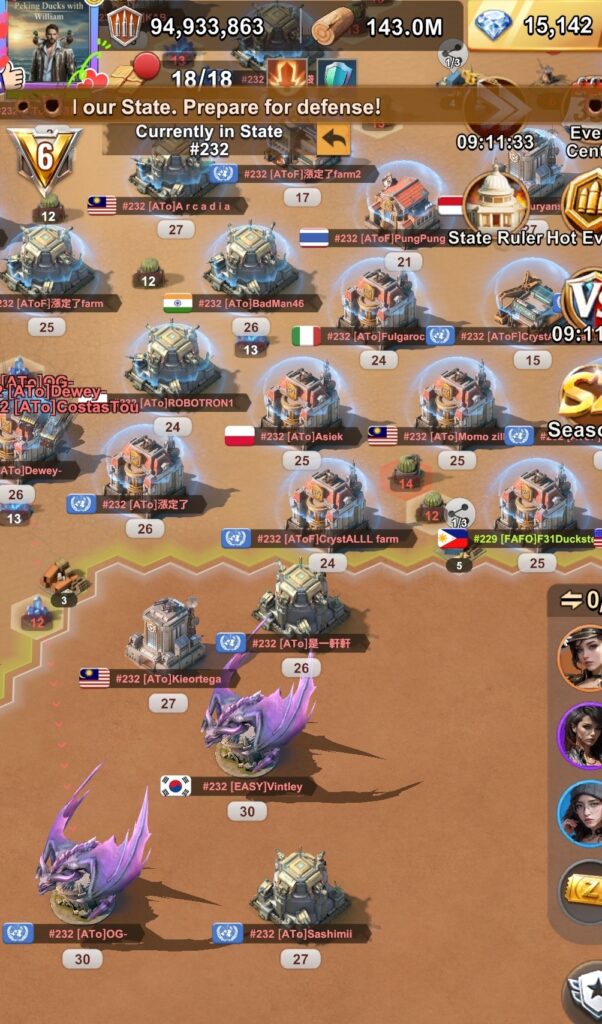This screenshot has height=1024, width=602.
Task: Tap the teal shield buff icon
Action: (x=336, y=74)
